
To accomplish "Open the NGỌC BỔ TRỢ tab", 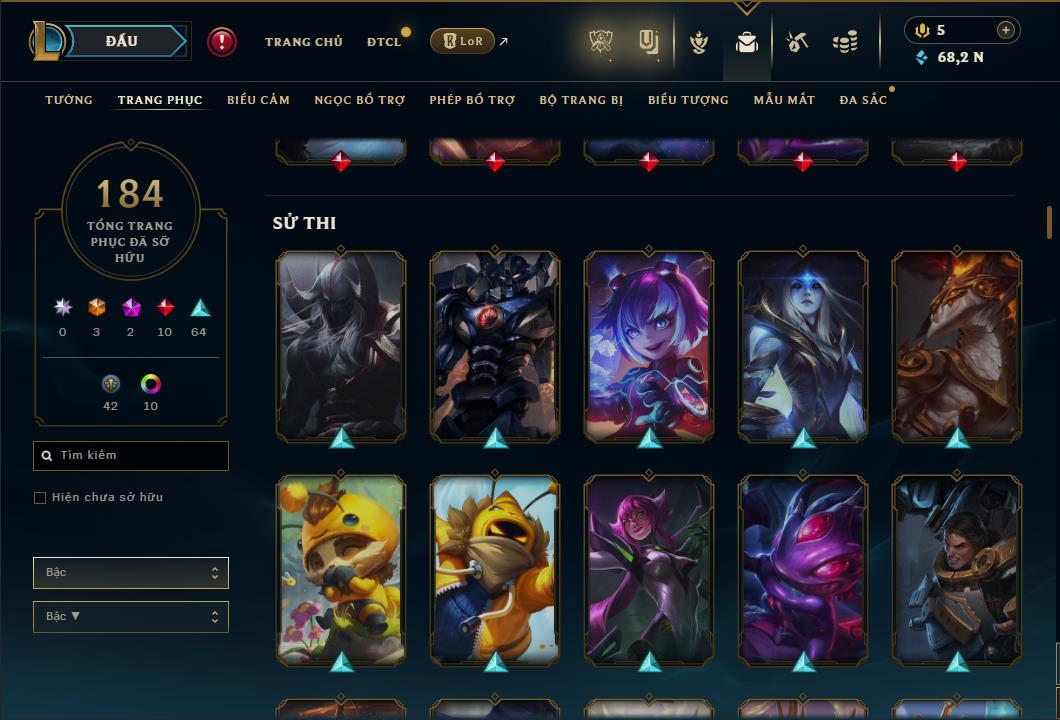I will [359, 100].
